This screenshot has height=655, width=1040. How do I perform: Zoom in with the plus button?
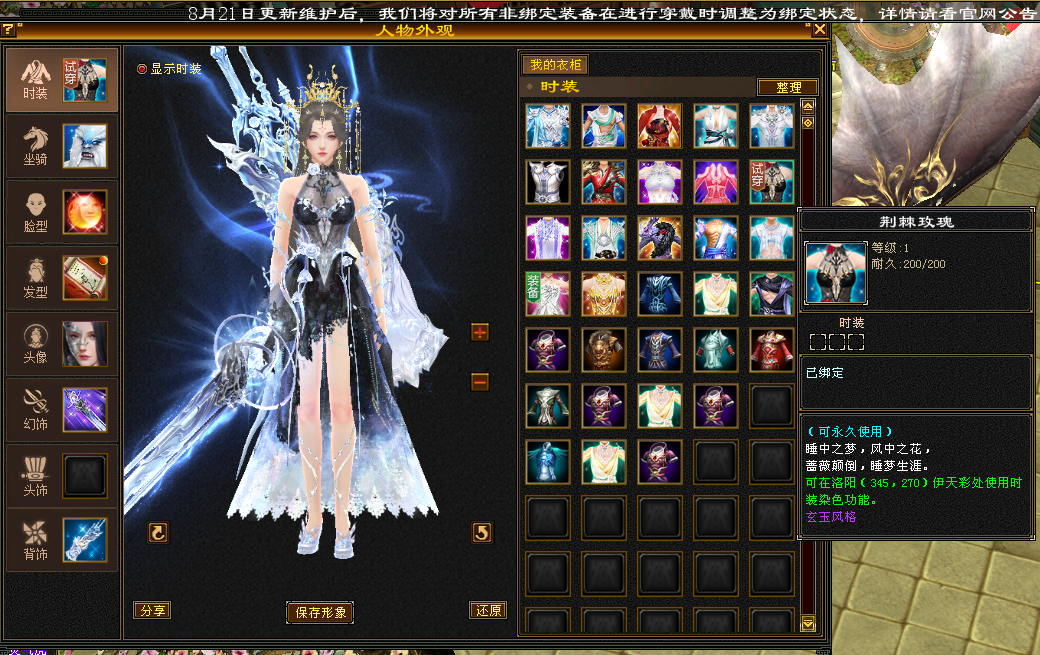click(480, 332)
